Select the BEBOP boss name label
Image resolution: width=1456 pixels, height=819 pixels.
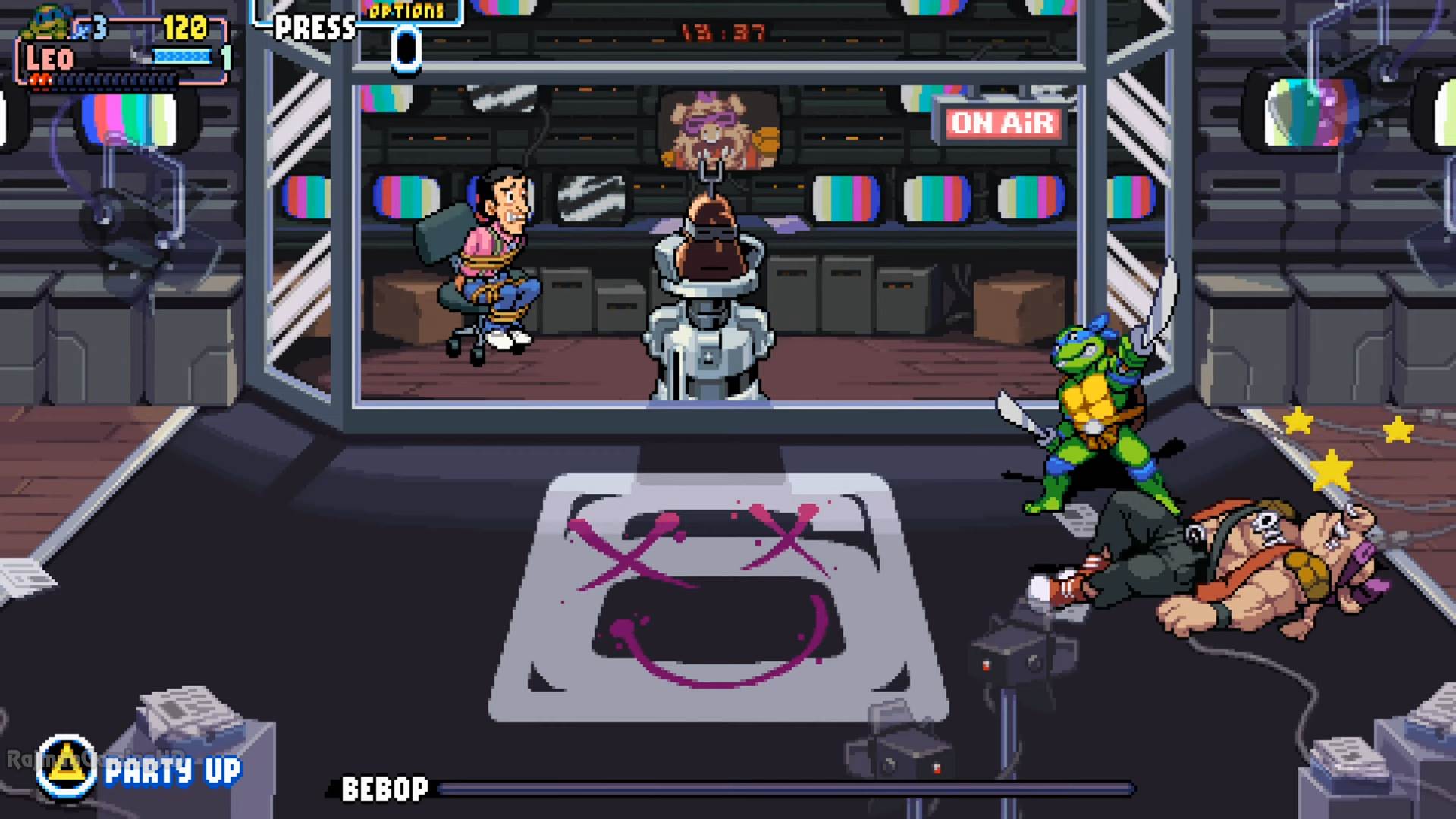(384, 789)
